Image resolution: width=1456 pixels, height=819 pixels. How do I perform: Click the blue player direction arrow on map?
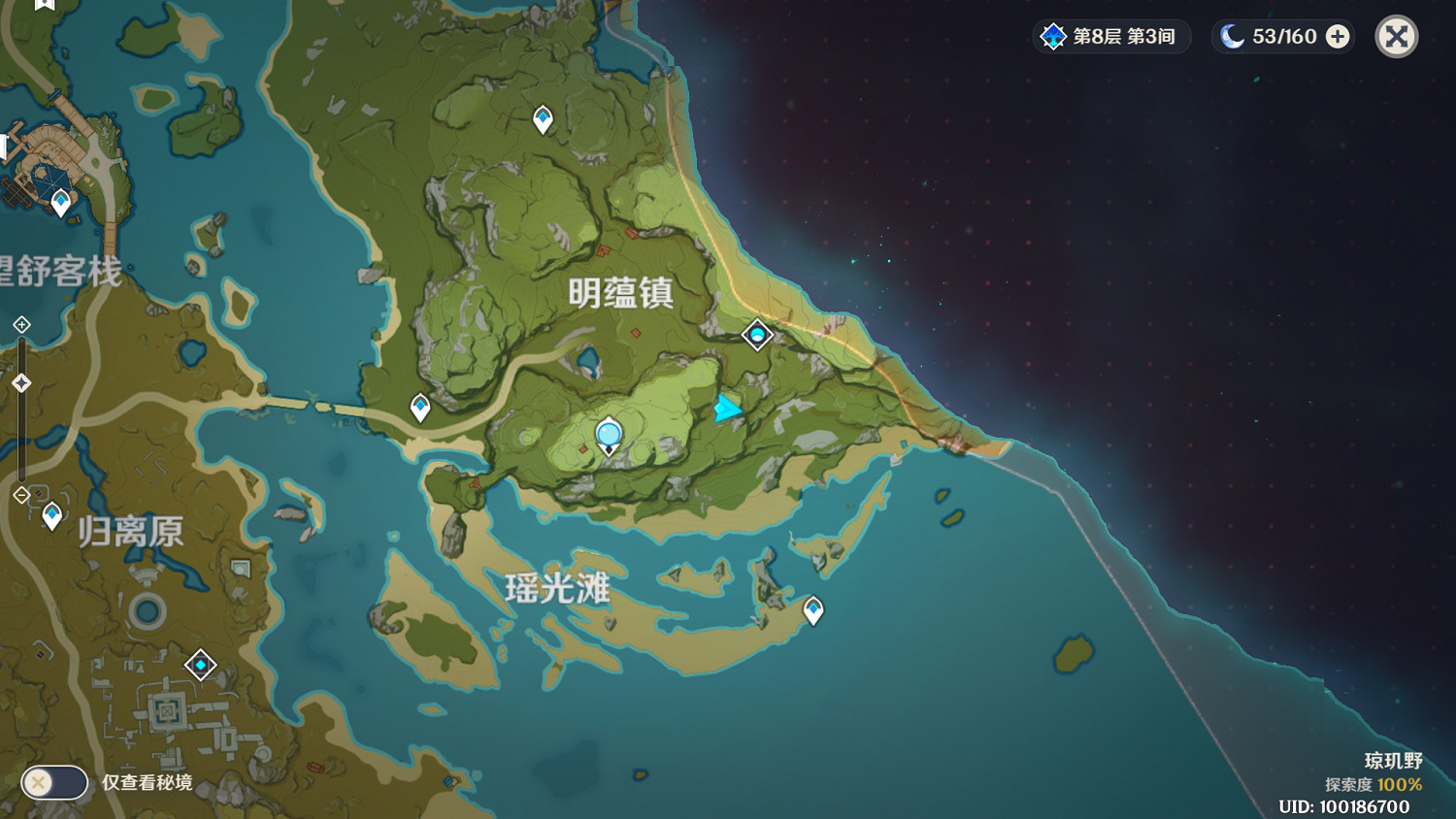point(726,409)
